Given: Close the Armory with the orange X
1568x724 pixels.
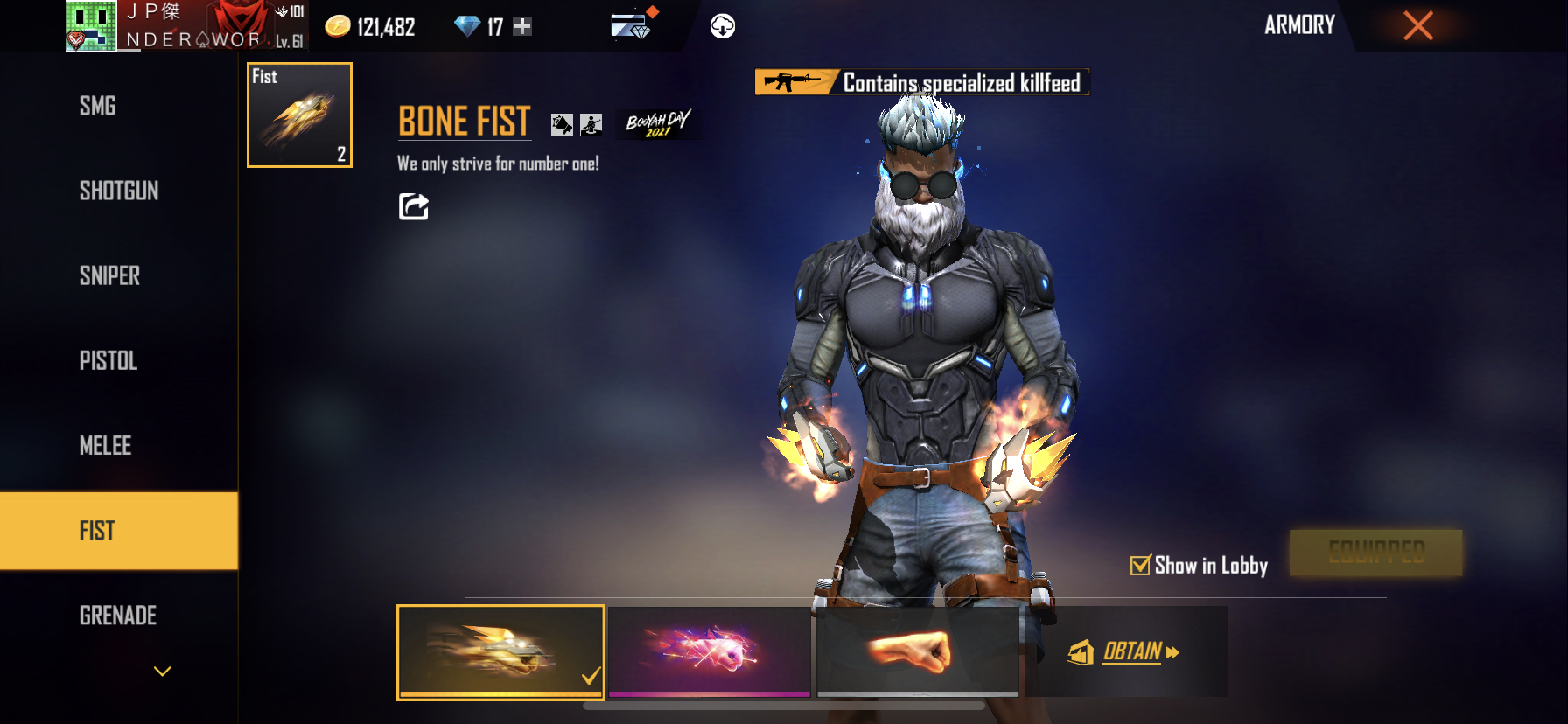Looking at the screenshot, I should (1417, 25).
